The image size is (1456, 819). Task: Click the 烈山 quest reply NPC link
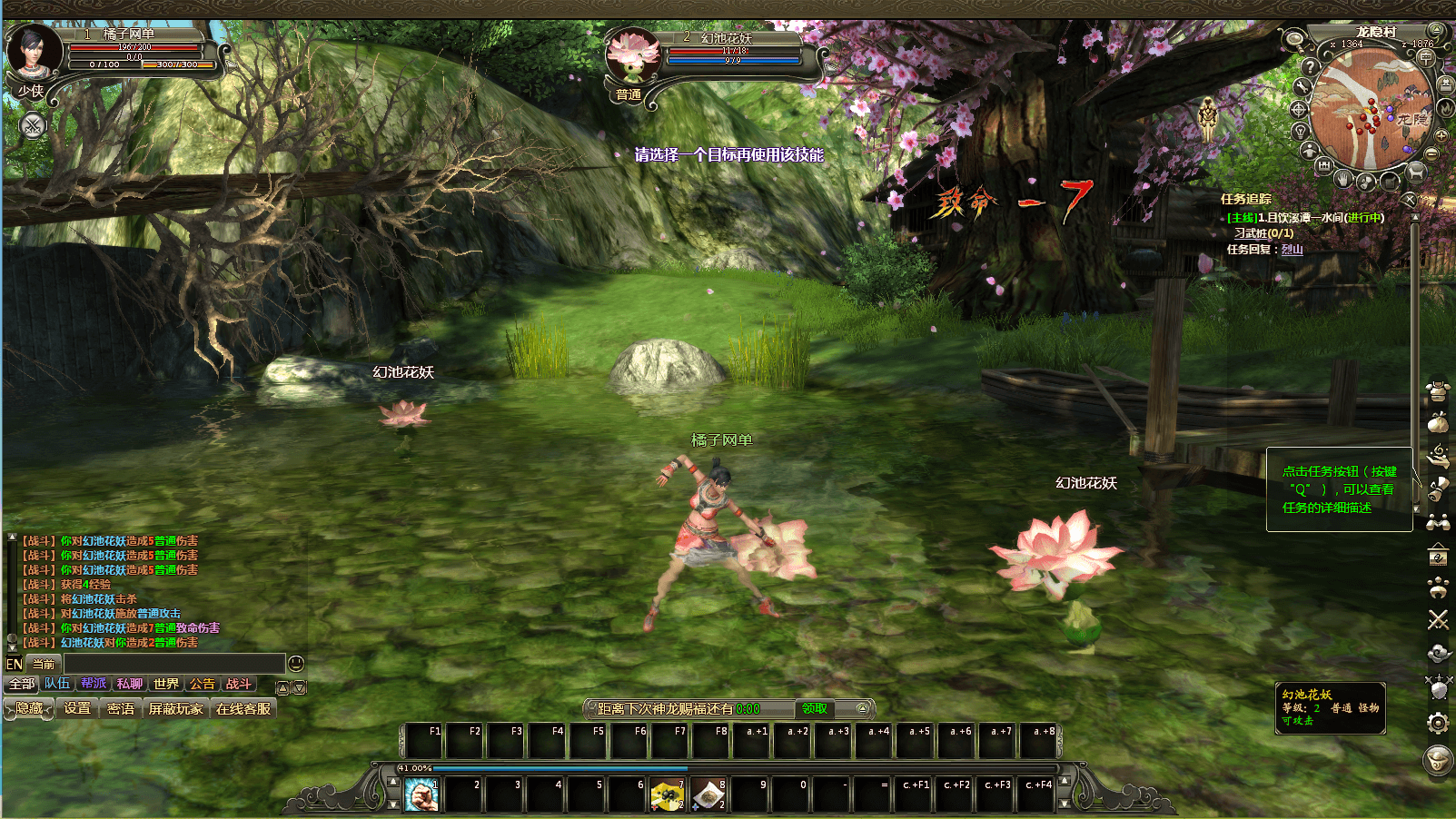(1292, 250)
